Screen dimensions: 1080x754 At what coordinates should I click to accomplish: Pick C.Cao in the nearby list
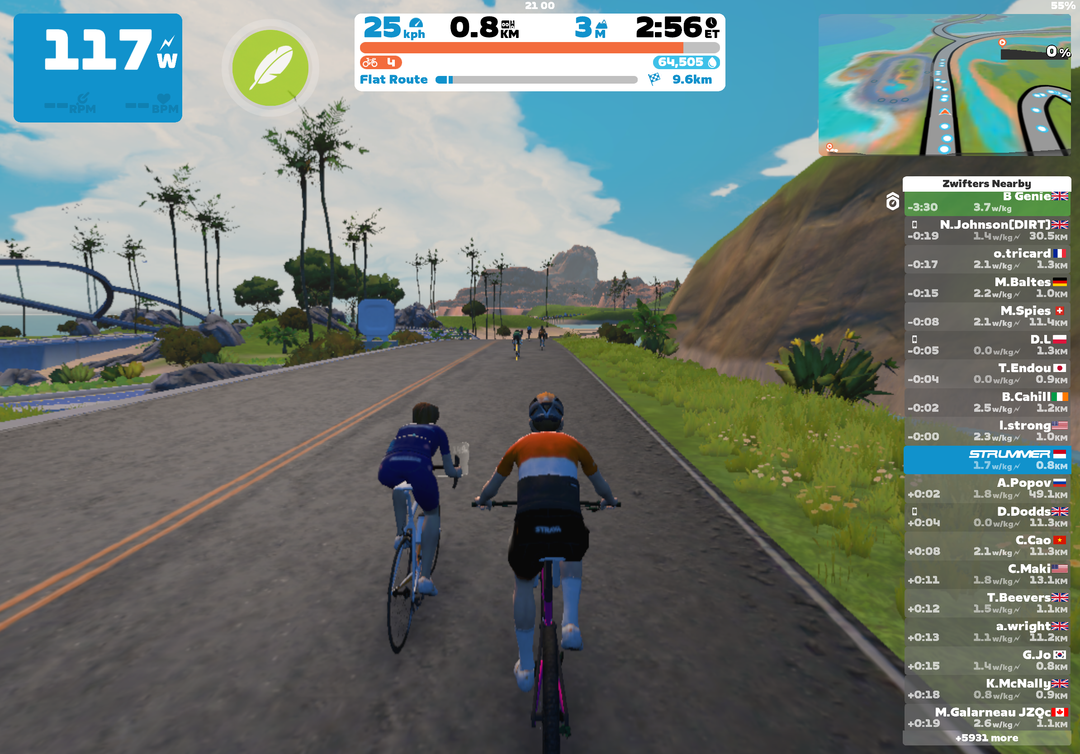pos(986,545)
